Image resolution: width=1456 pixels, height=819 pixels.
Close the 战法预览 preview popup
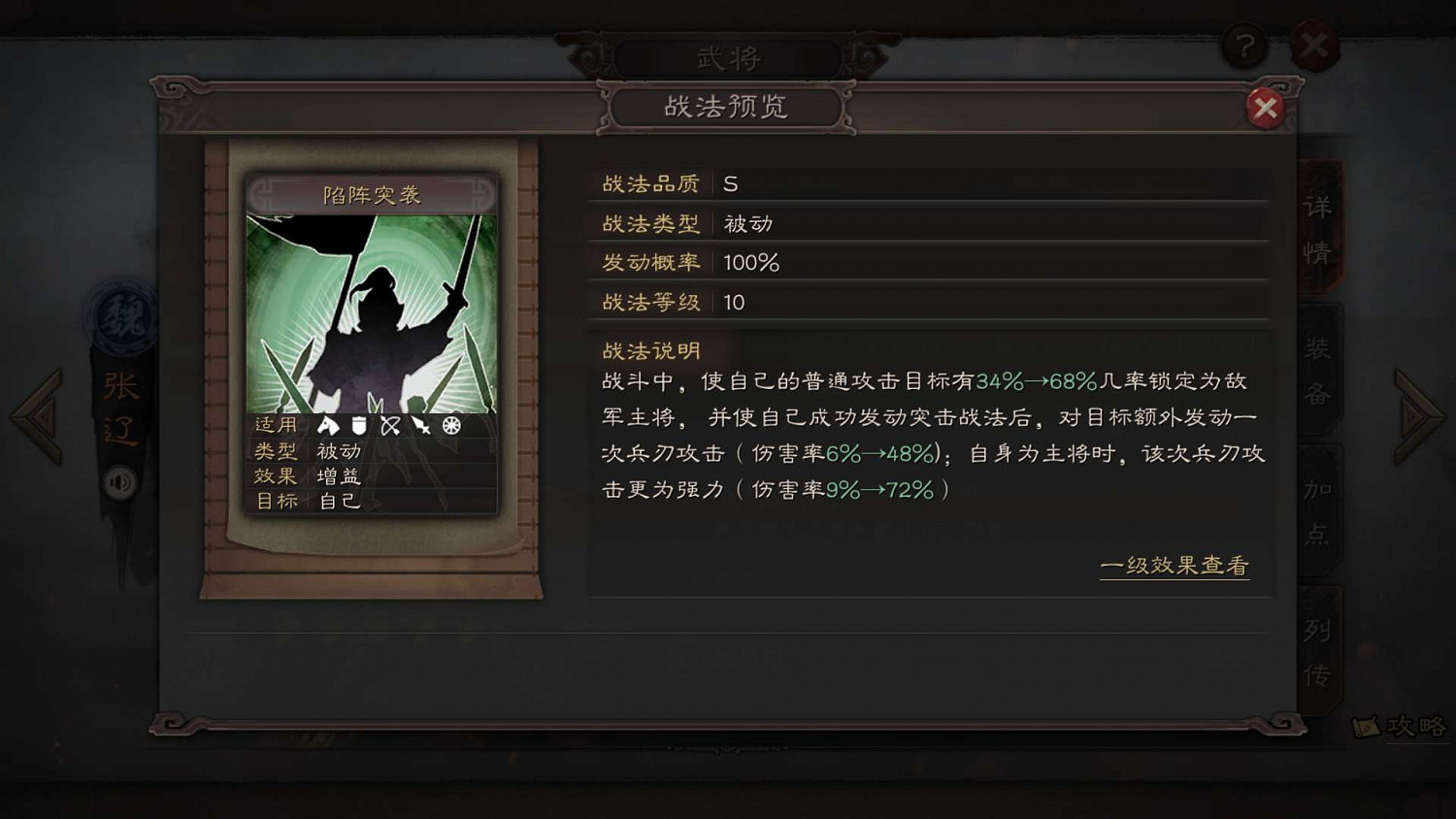click(x=1266, y=109)
